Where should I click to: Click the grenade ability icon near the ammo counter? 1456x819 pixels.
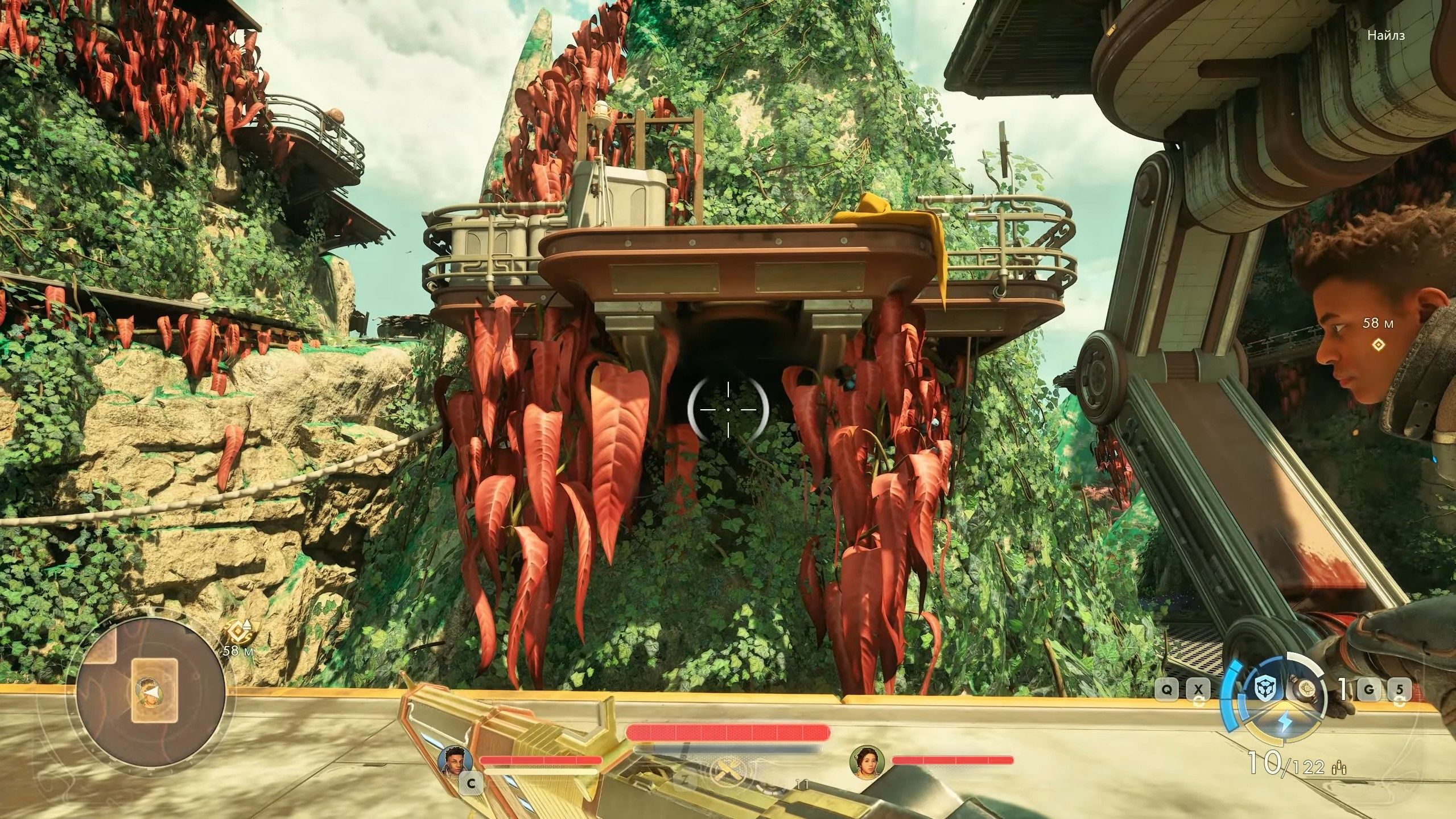click(x=1307, y=690)
